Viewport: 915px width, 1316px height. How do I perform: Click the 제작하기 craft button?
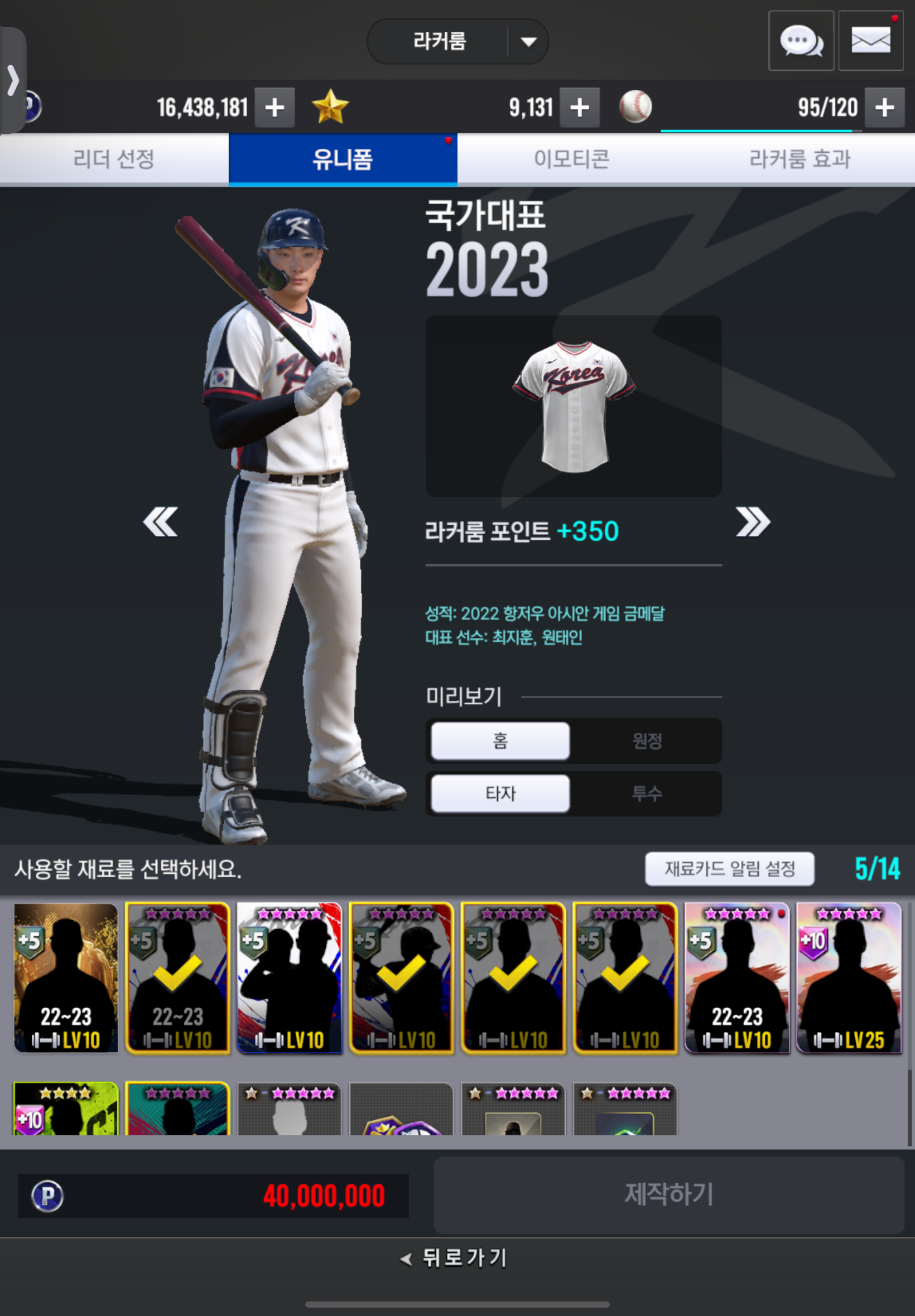coord(668,1194)
